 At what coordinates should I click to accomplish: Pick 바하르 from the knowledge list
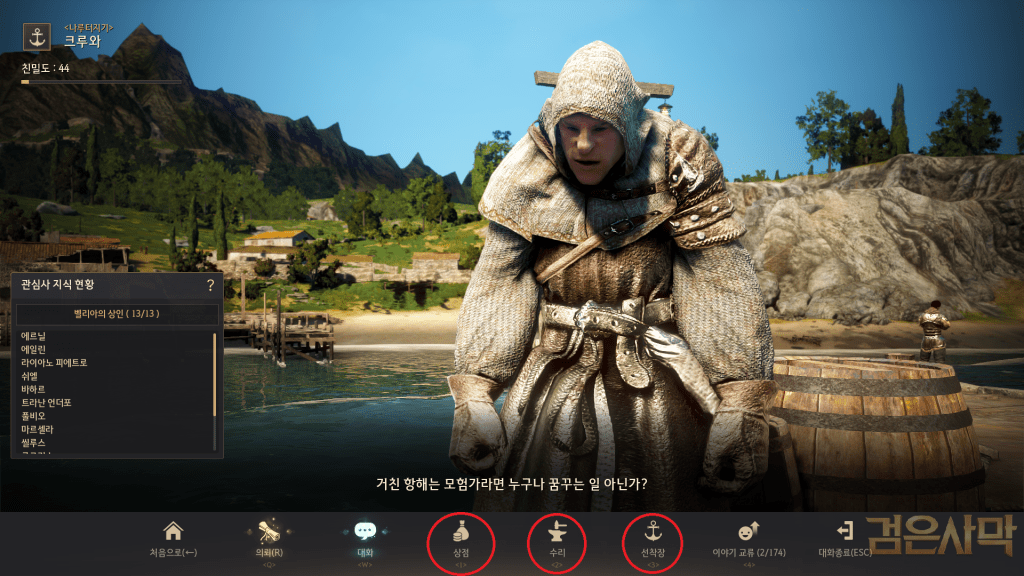(x=34, y=389)
